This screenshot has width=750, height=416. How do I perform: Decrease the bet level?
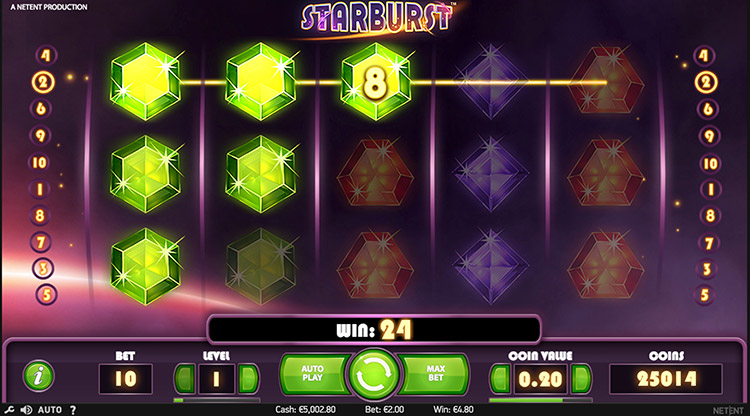pyautogui.click(x=183, y=378)
